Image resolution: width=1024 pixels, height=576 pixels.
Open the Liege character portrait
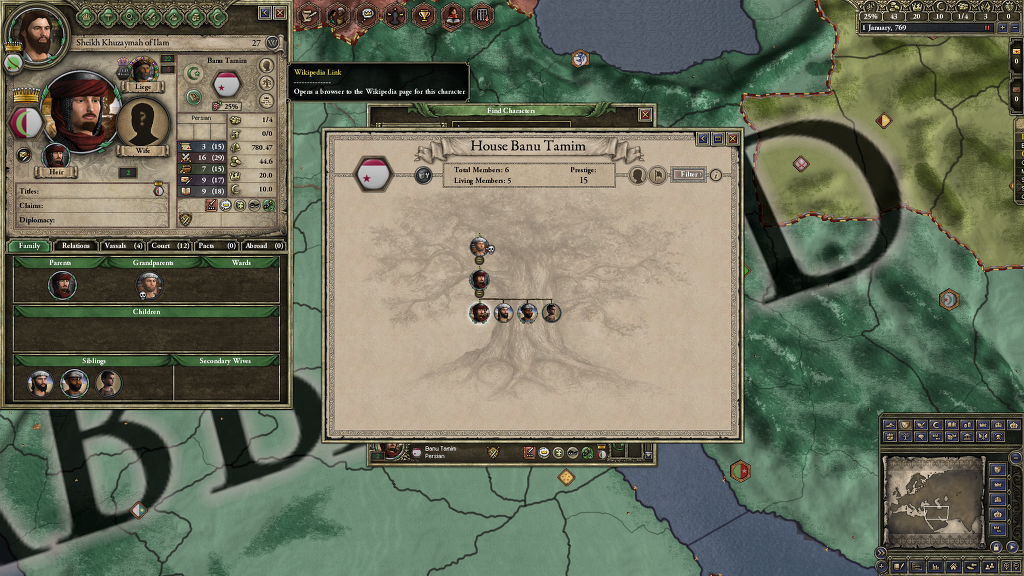pyautogui.click(x=145, y=70)
